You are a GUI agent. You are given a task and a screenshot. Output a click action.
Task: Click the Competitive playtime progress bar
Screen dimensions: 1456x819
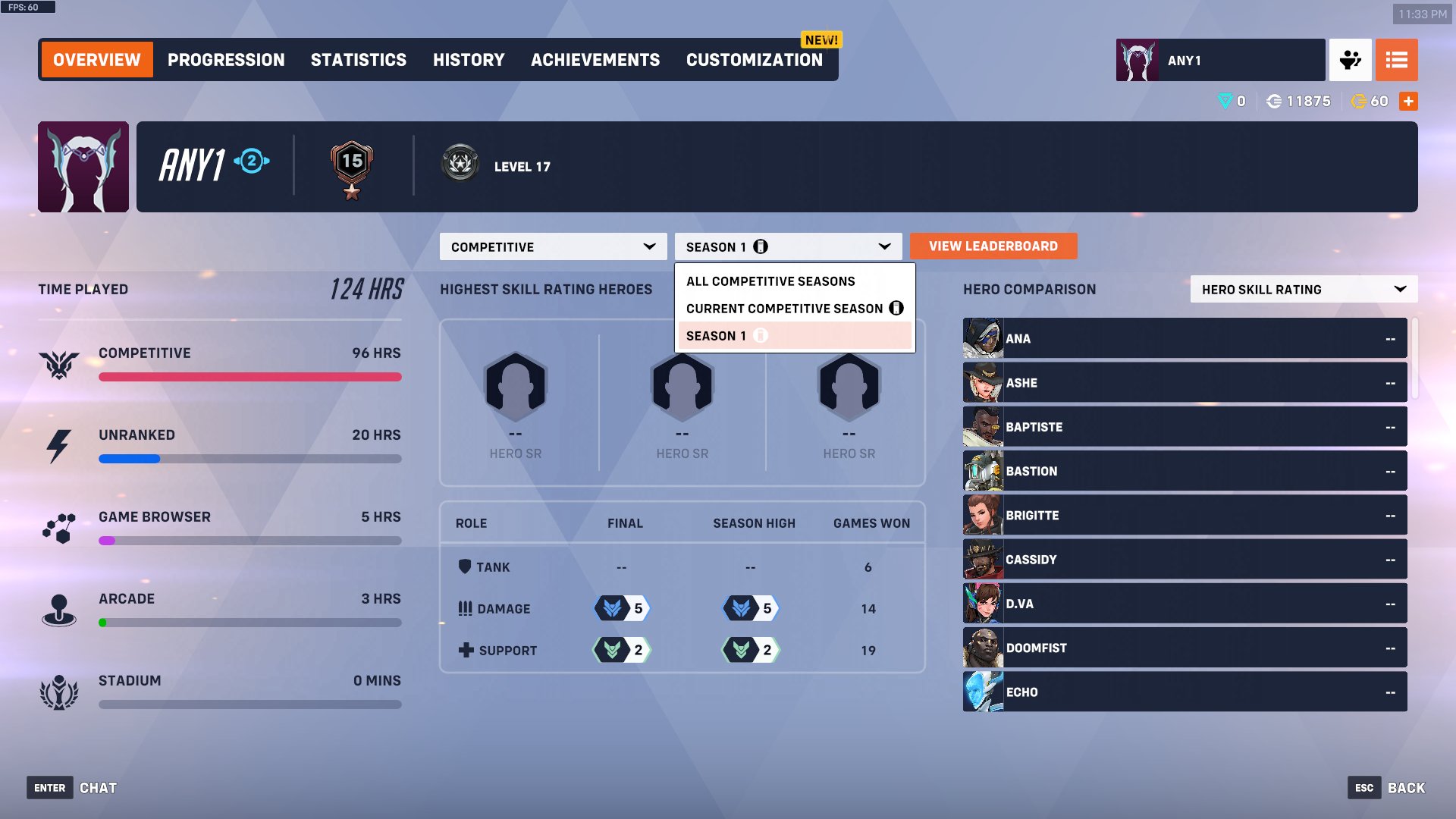pos(250,377)
